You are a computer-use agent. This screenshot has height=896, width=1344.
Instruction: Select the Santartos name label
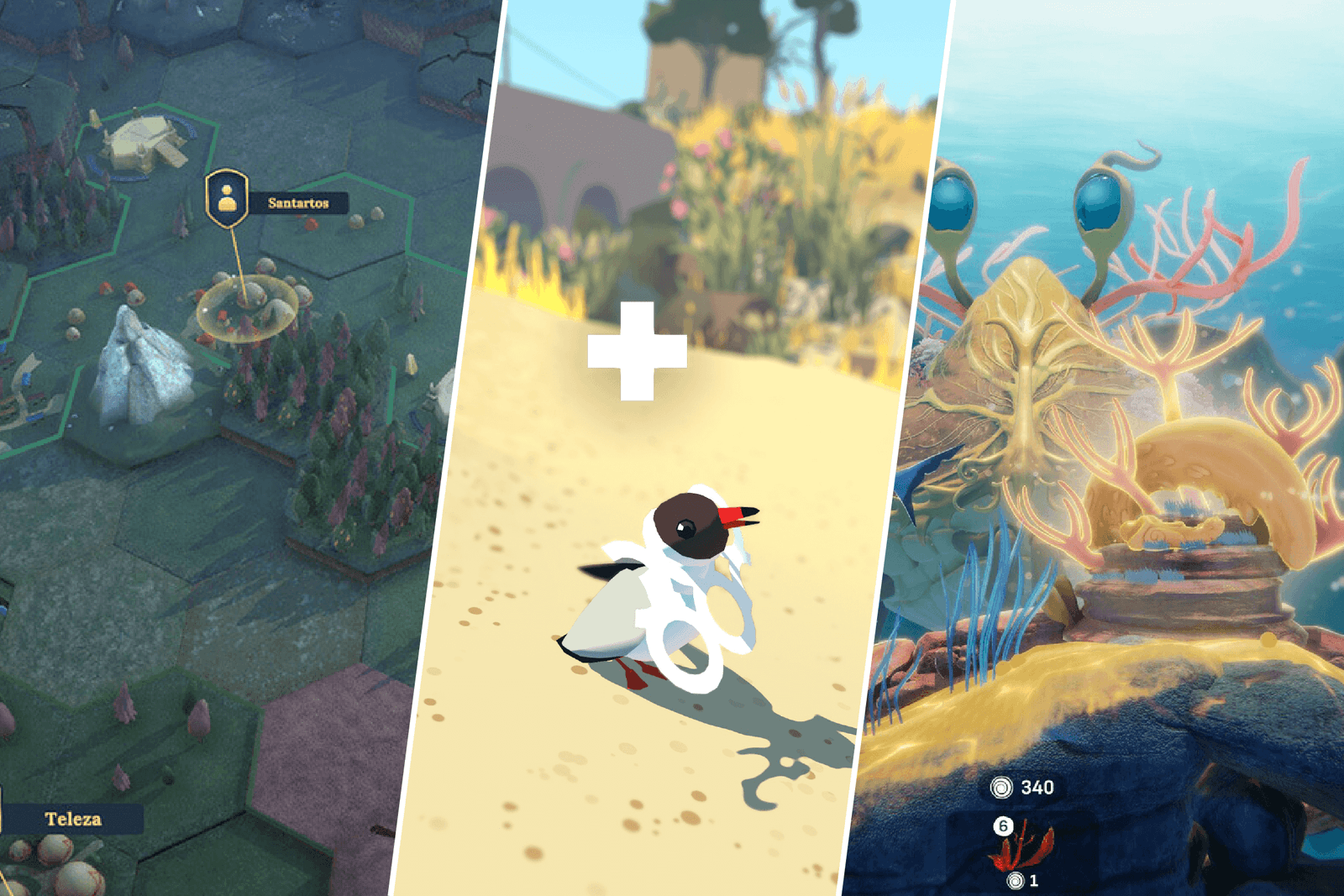(x=298, y=202)
